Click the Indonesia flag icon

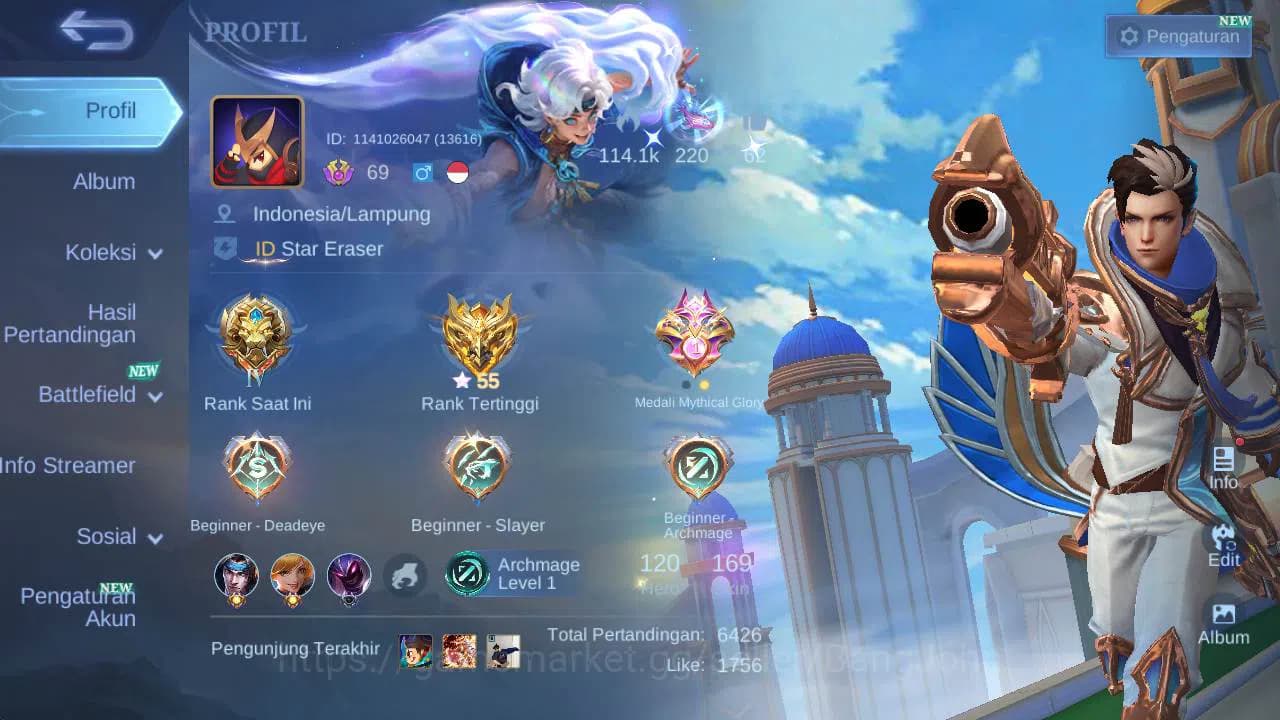455,172
